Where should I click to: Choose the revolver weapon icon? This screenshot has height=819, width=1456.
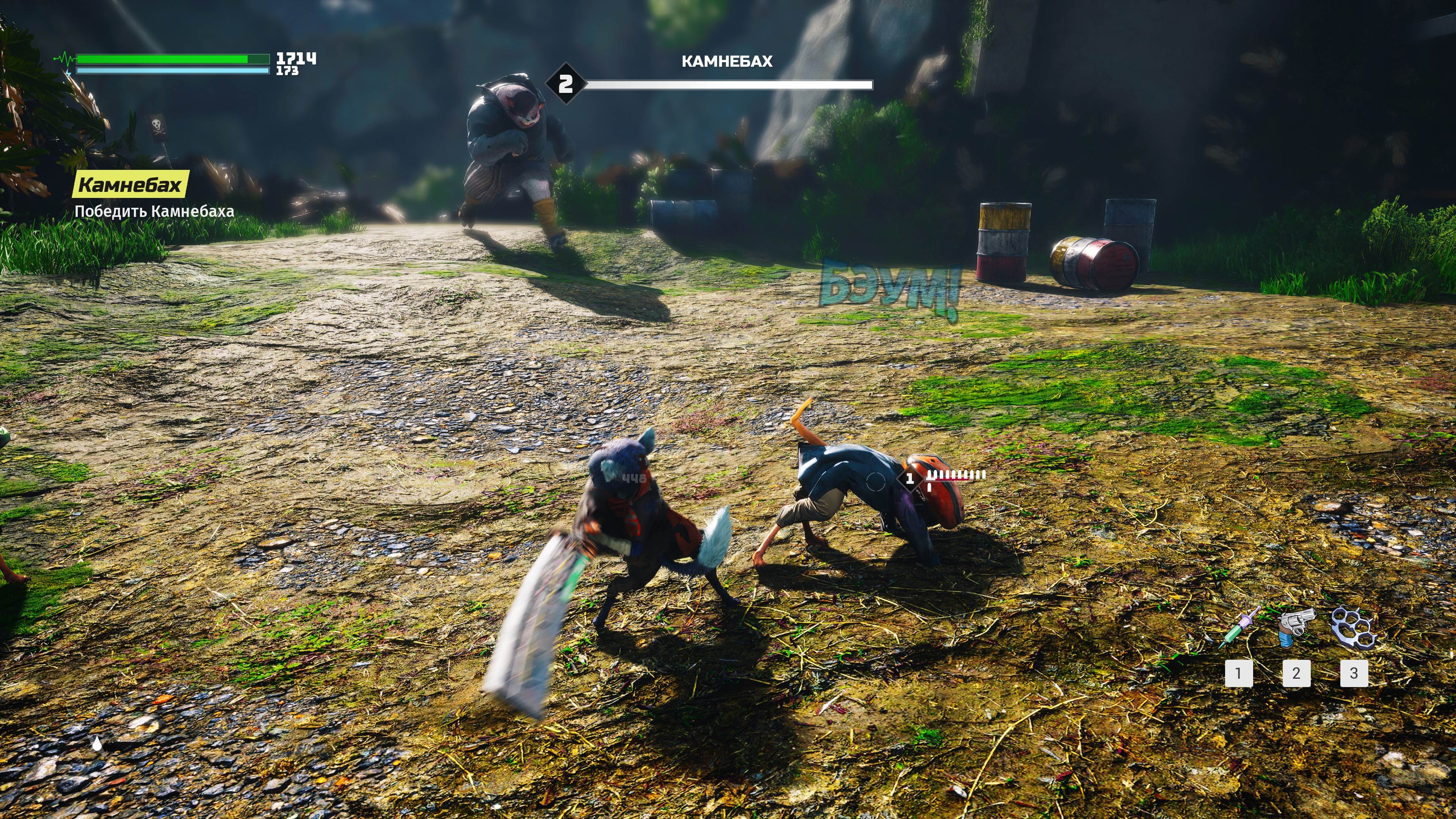click(x=1297, y=626)
